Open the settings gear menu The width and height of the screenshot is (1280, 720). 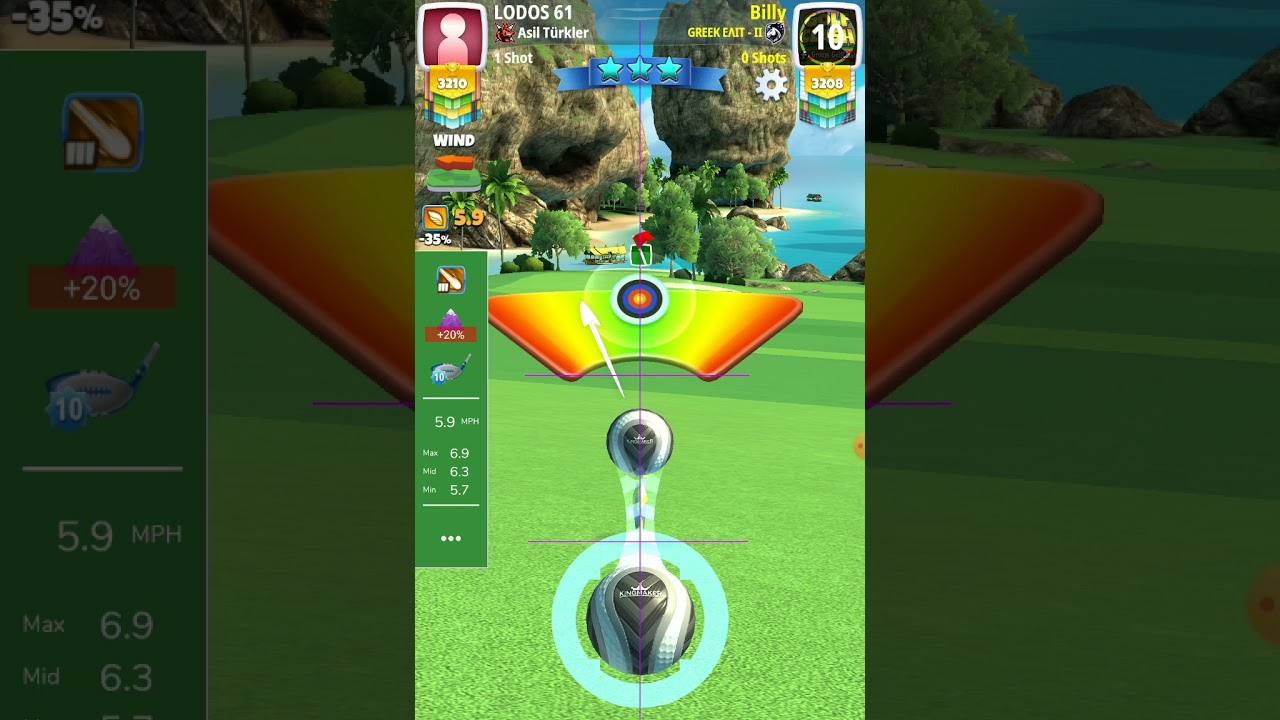click(x=771, y=86)
